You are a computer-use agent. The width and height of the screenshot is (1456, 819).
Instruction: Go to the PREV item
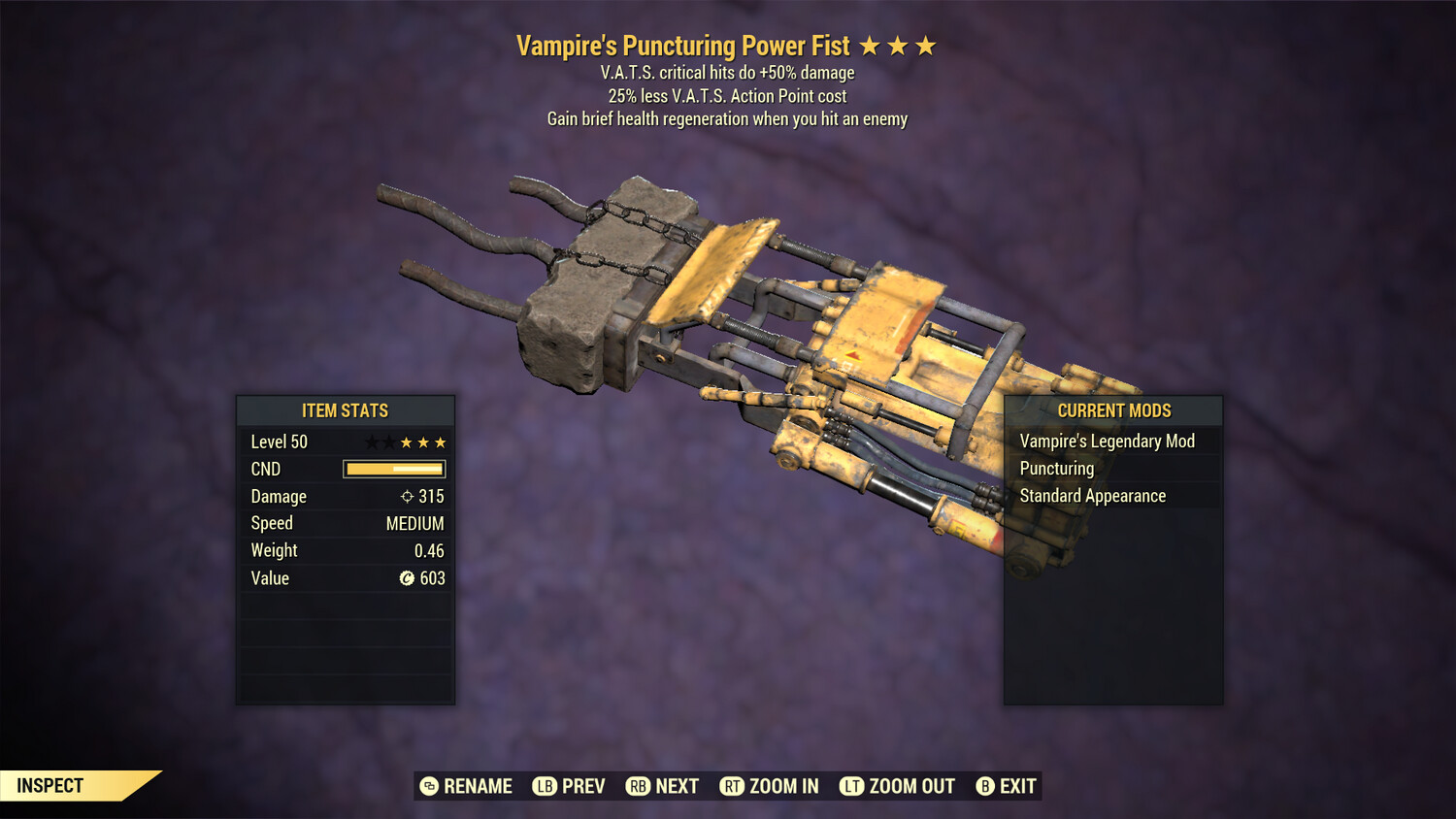569,786
